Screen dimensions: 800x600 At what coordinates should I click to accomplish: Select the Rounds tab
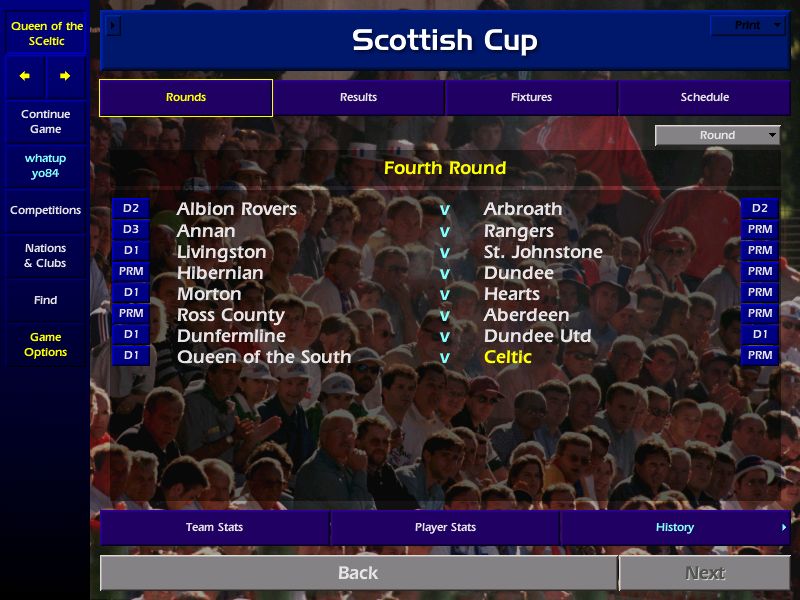point(186,97)
